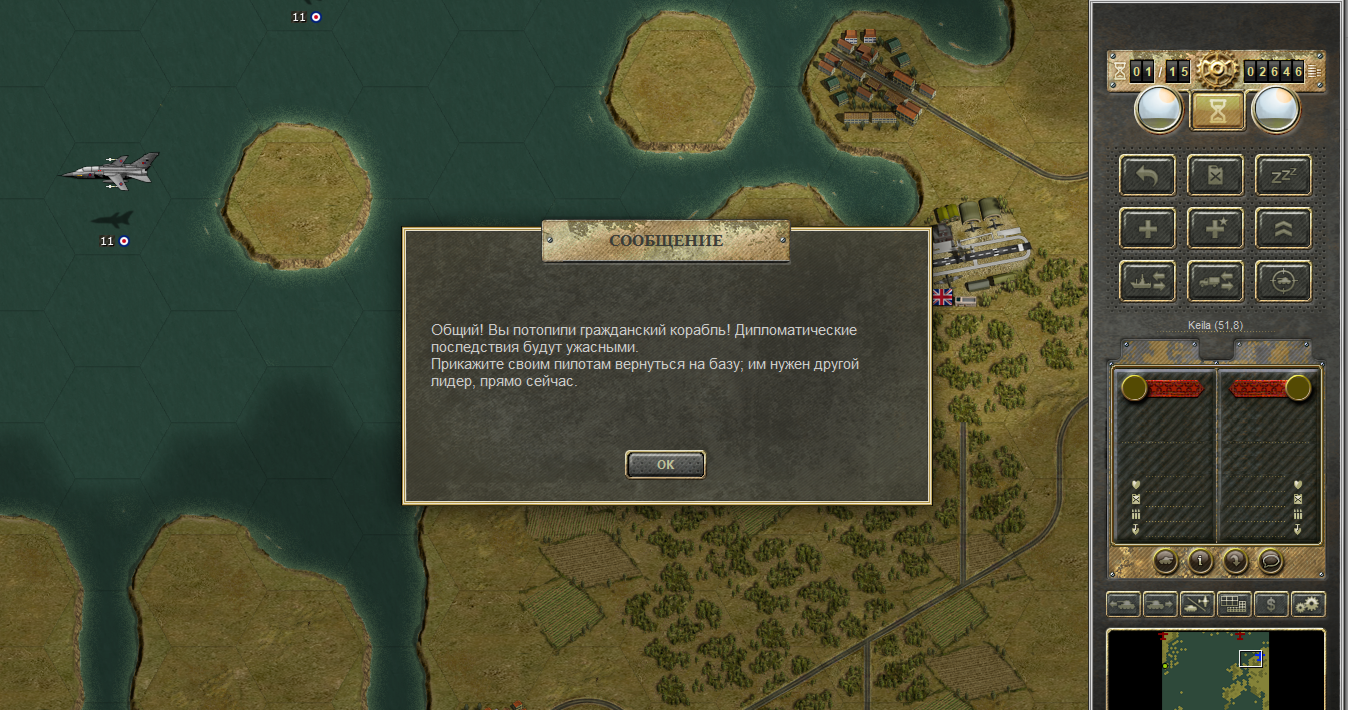End the turn with the hourglass button
The width and height of the screenshot is (1348, 710).
tap(1217, 111)
